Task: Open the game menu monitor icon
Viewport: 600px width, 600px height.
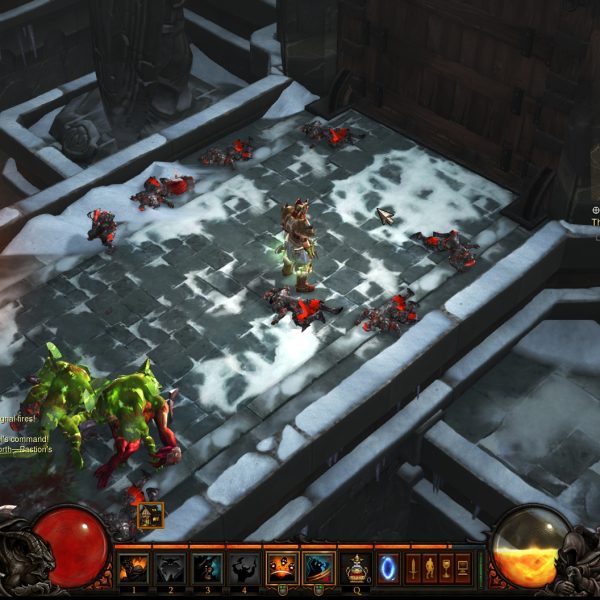Action: [x=463, y=568]
